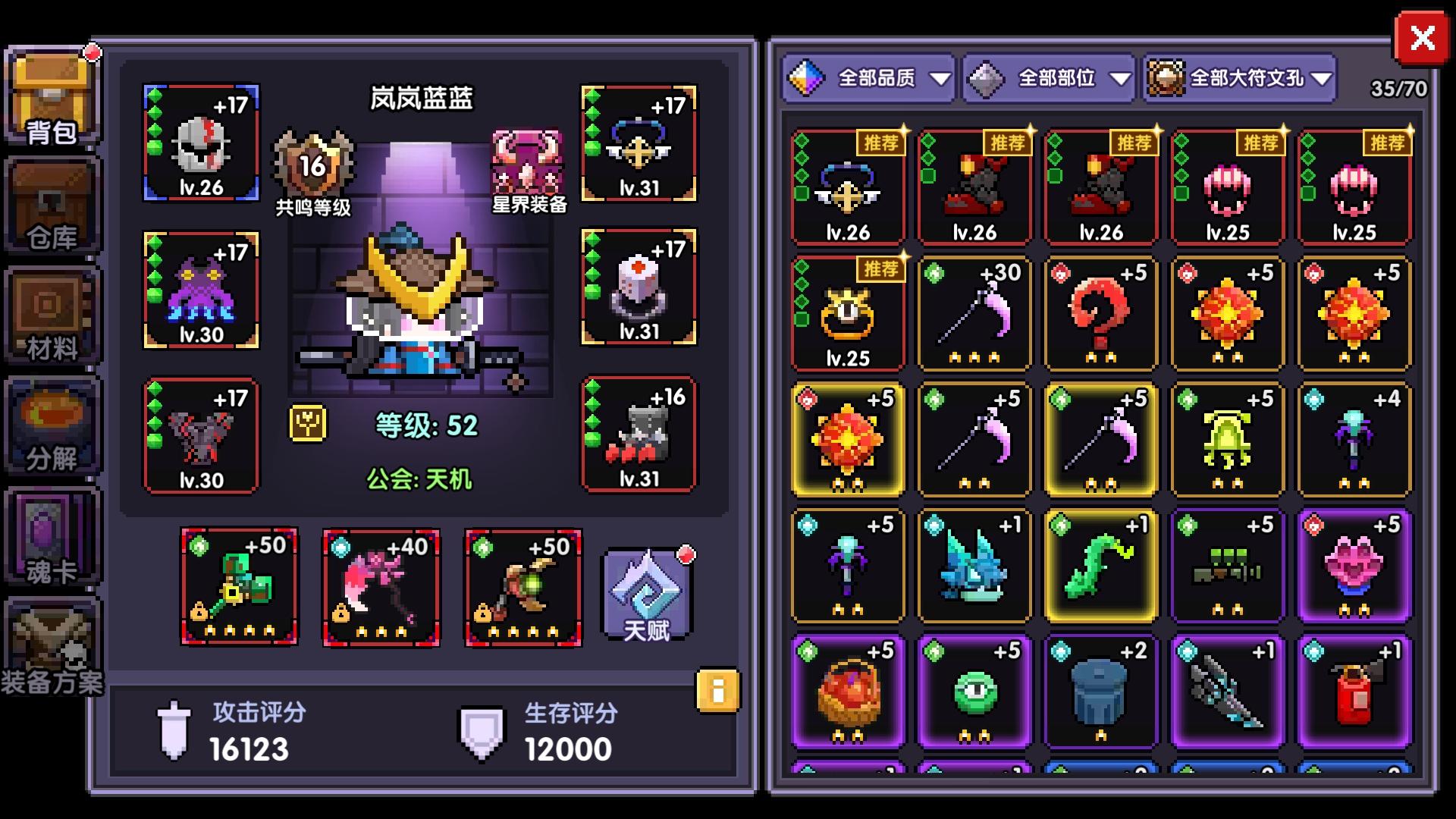Screen dimensions: 1456x819
Task: Open the 装备方案 equipment loadout panel
Action: coord(52,645)
